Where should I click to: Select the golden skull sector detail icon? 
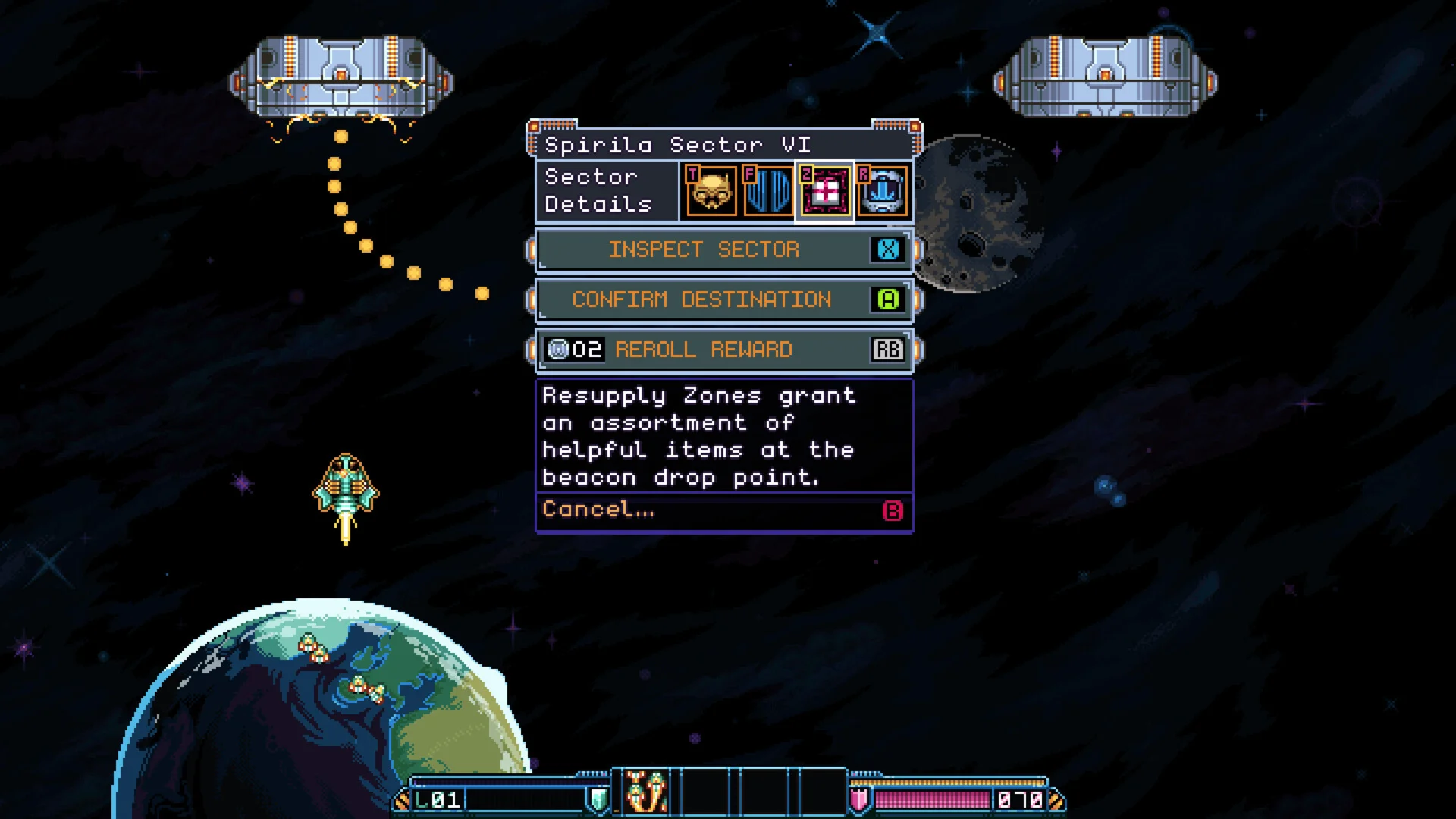coord(711,191)
